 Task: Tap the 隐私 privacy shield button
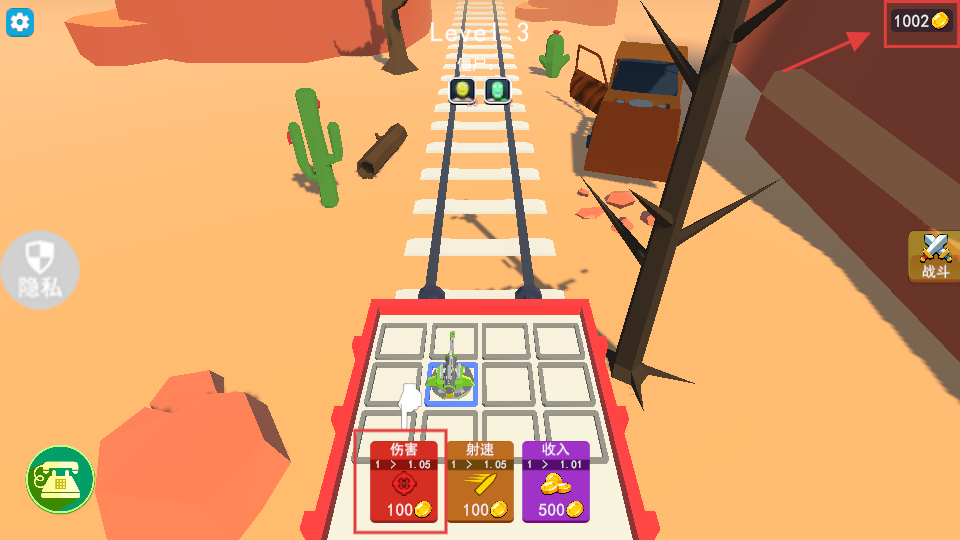tap(40, 269)
